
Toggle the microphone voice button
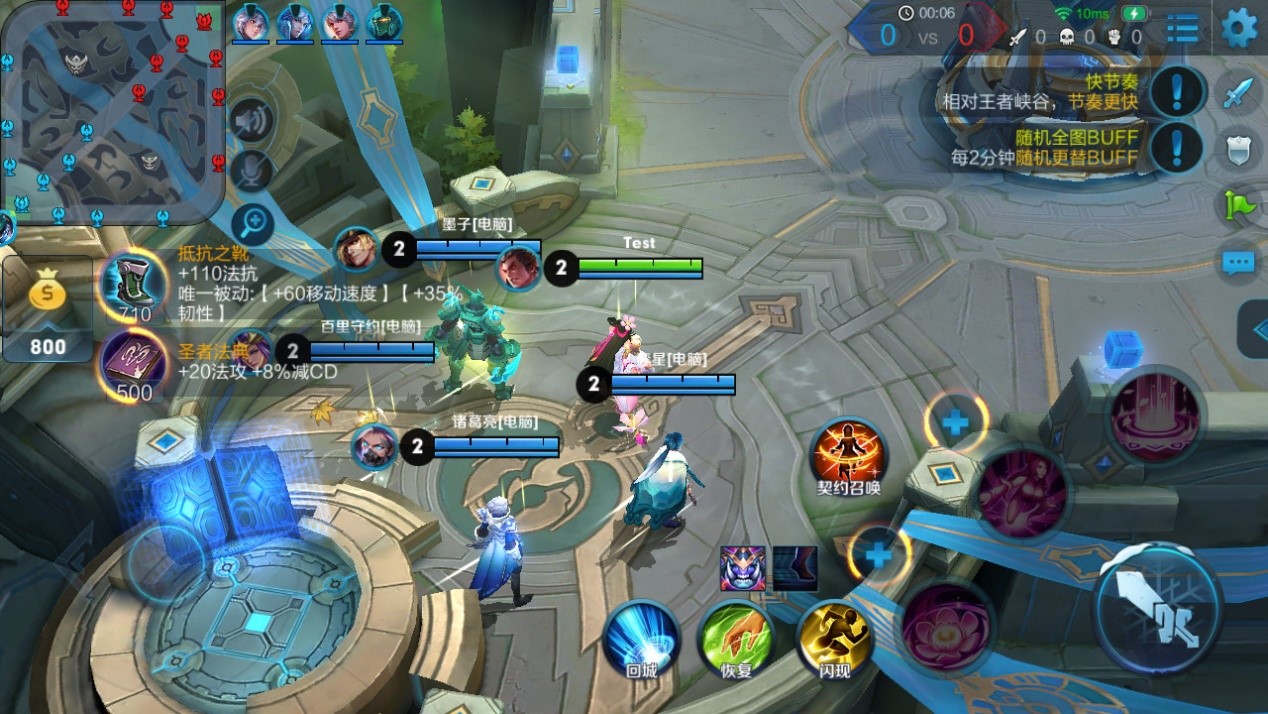(251, 171)
